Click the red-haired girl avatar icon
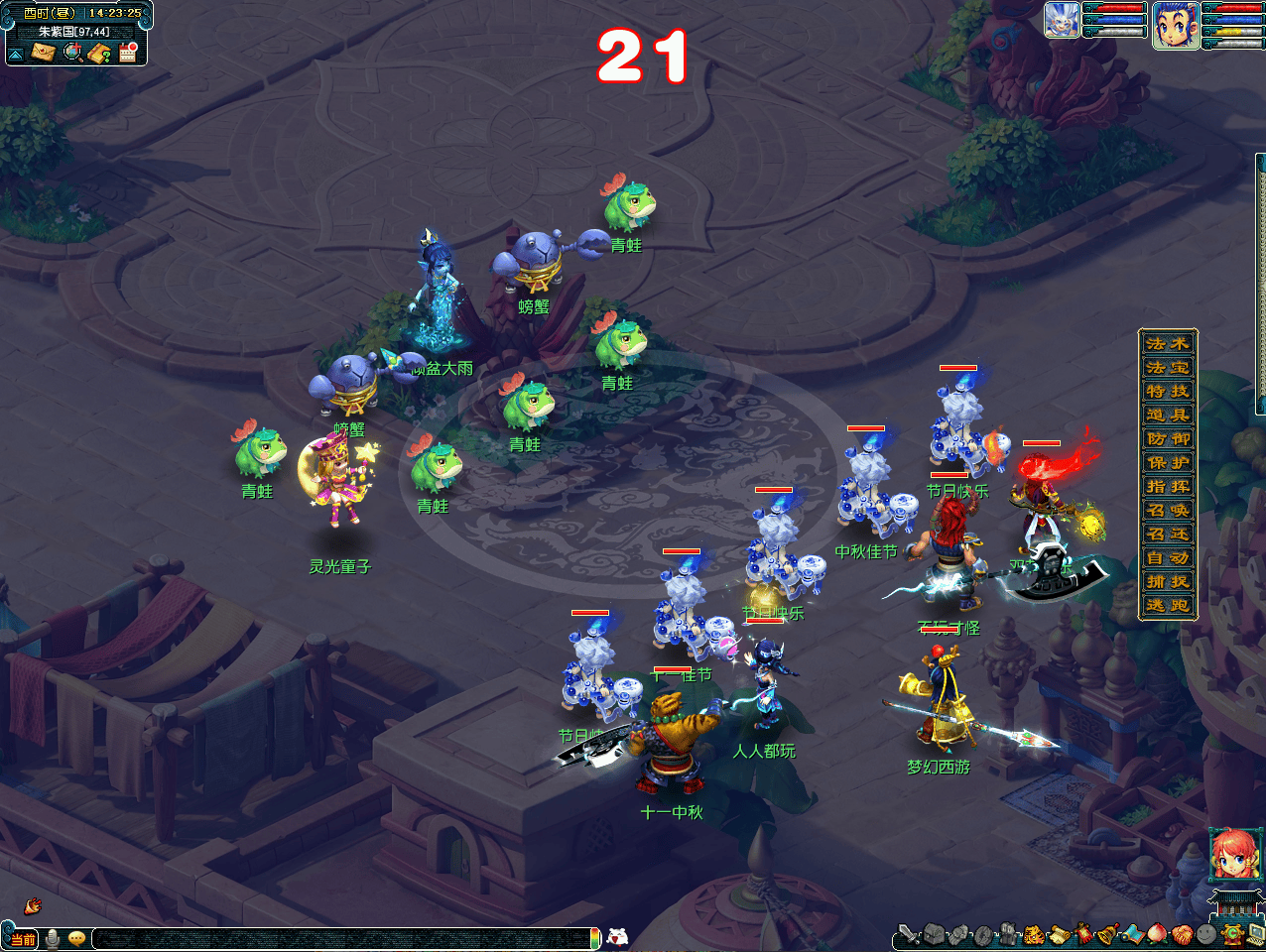The image size is (1266, 952). [x=1233, y=855]
